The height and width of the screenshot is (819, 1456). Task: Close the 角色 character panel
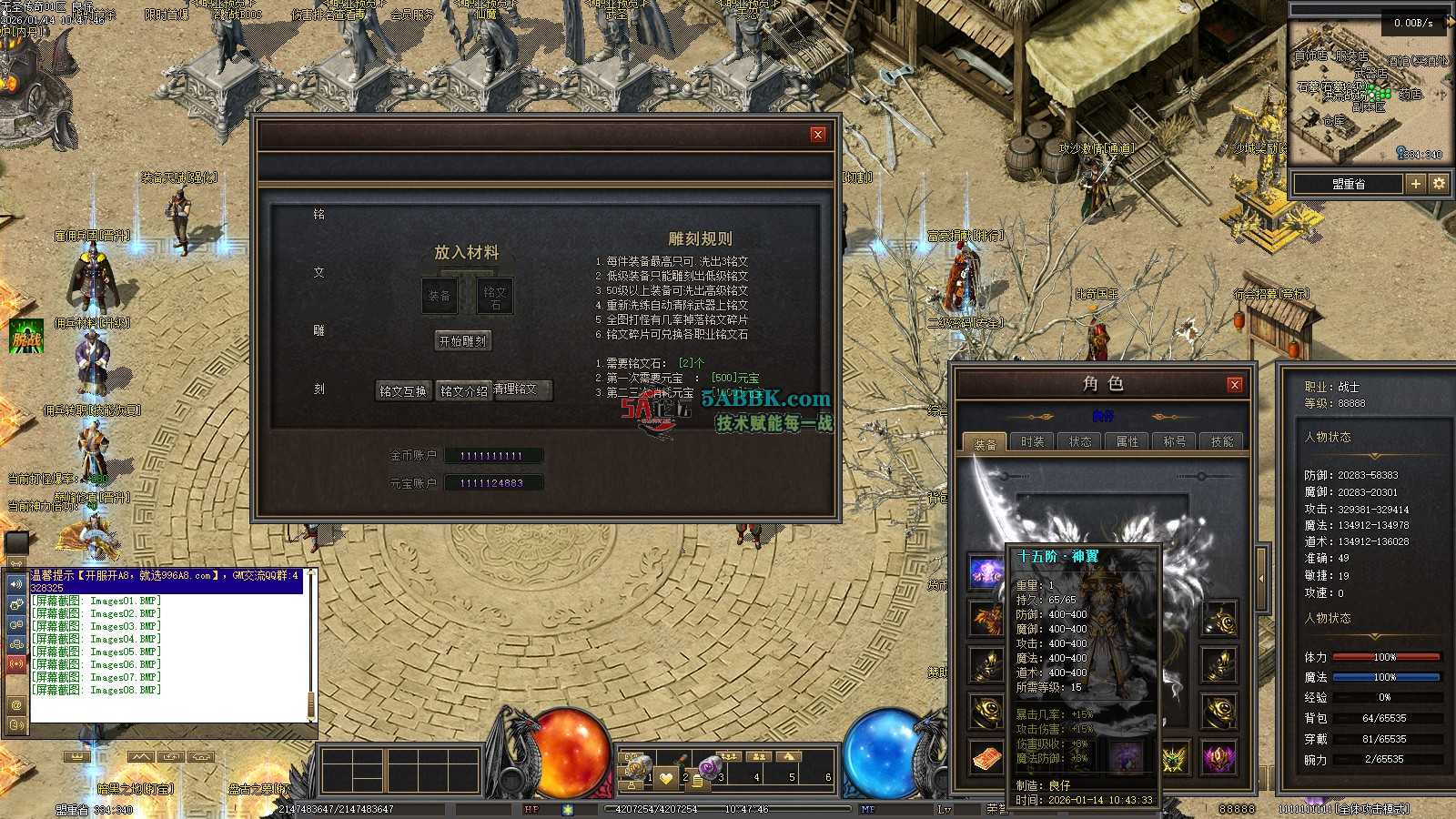(x=1235, y=385)
